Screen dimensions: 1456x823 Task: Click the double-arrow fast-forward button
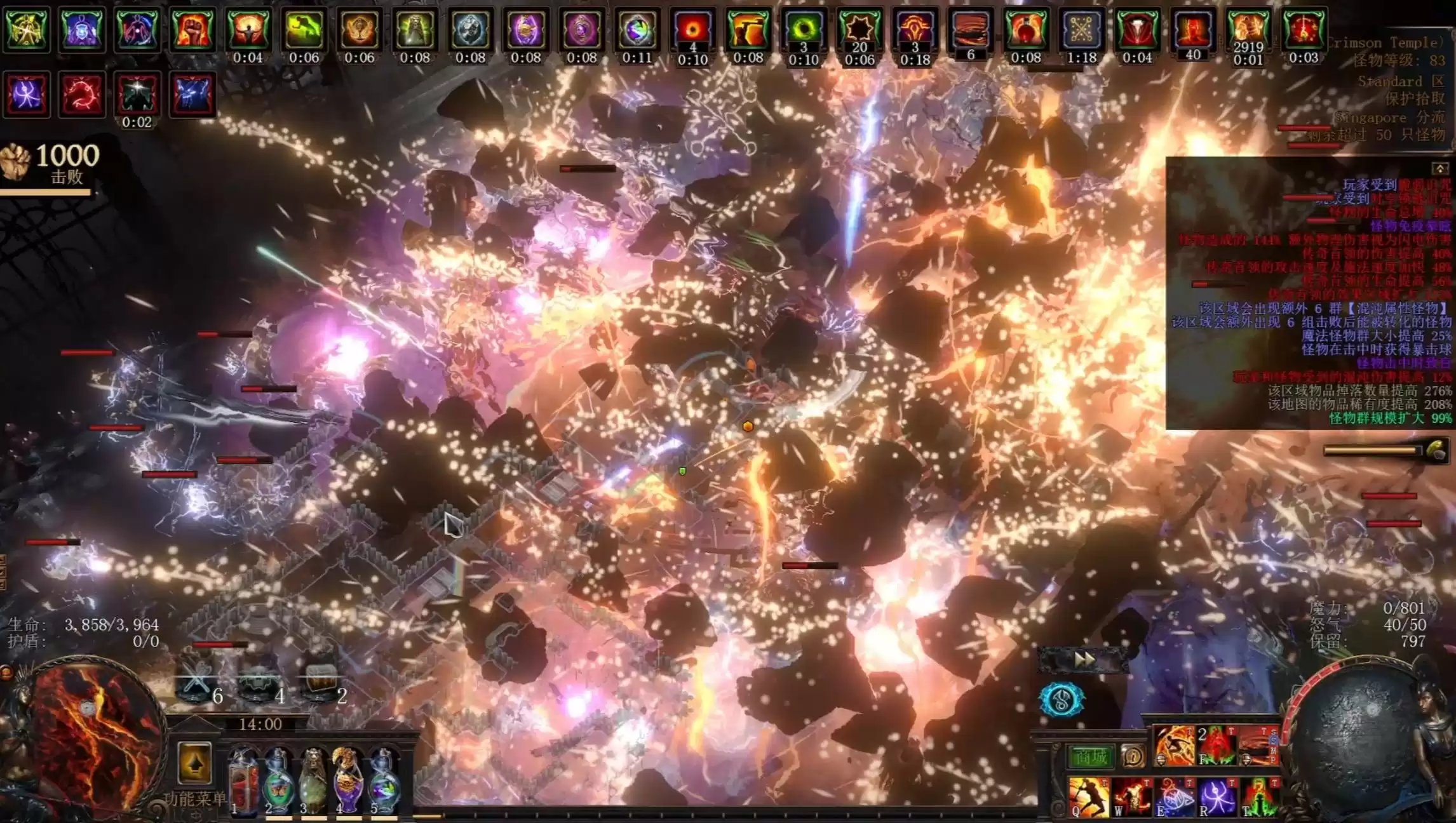1084,660
